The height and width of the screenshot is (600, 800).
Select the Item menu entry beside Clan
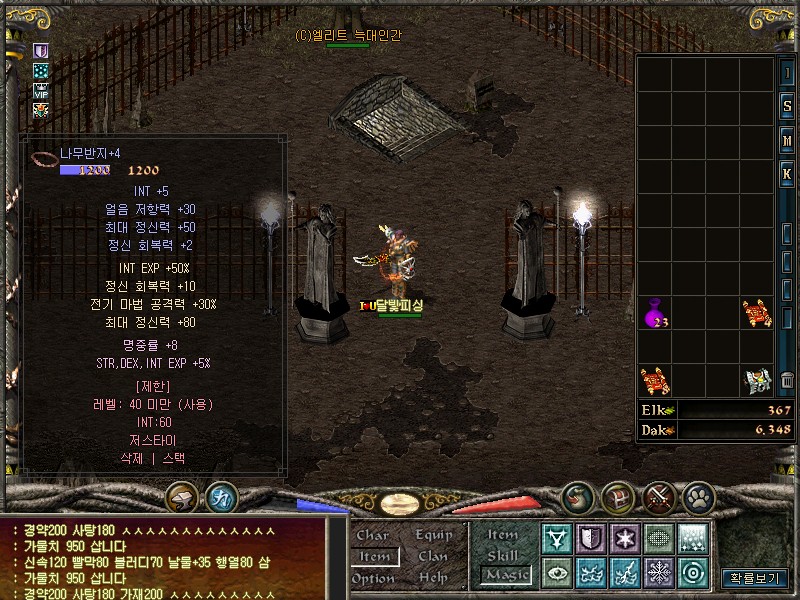(374, 556)
